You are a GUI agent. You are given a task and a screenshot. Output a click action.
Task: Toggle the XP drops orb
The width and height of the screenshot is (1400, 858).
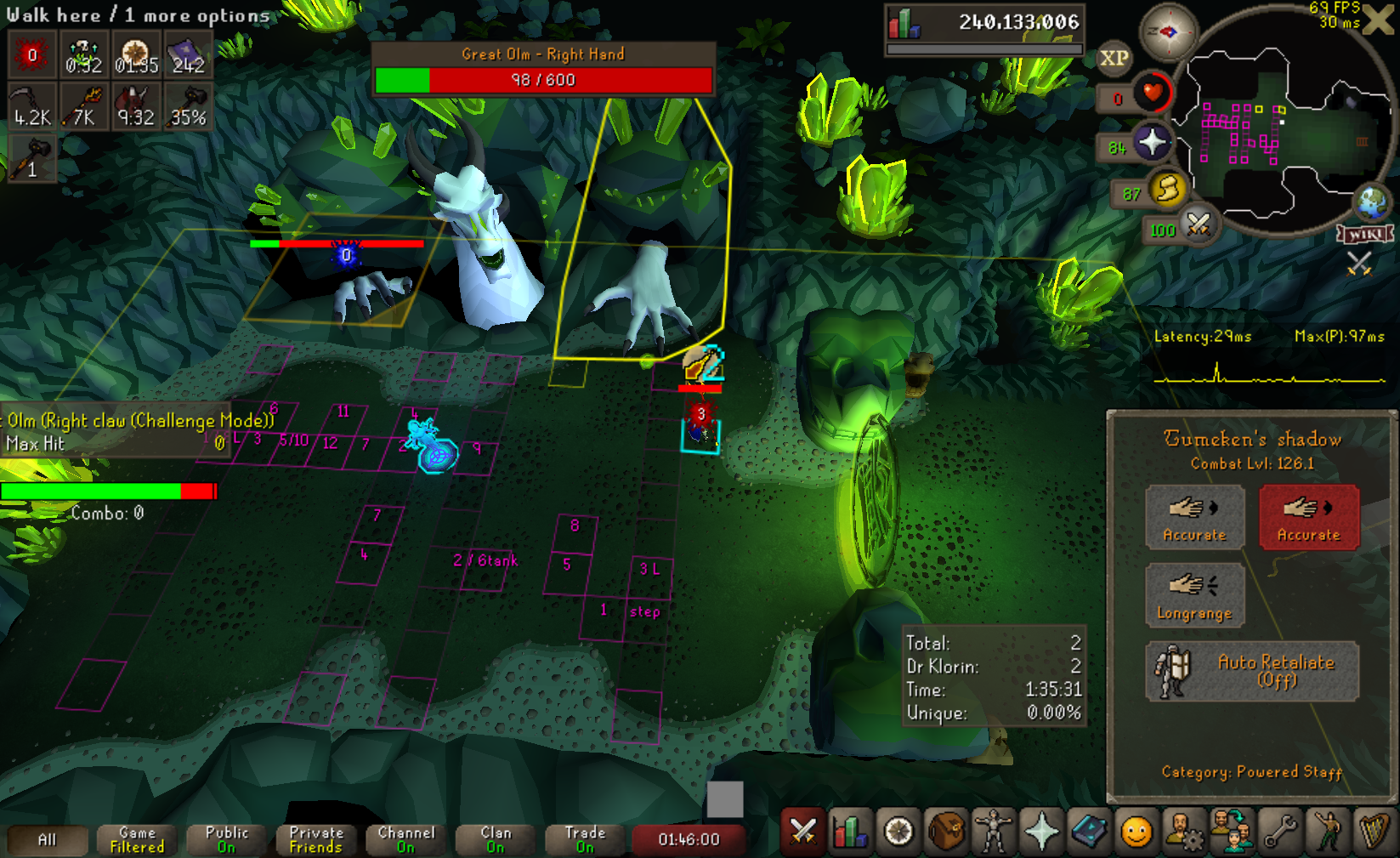point(1114,58)
